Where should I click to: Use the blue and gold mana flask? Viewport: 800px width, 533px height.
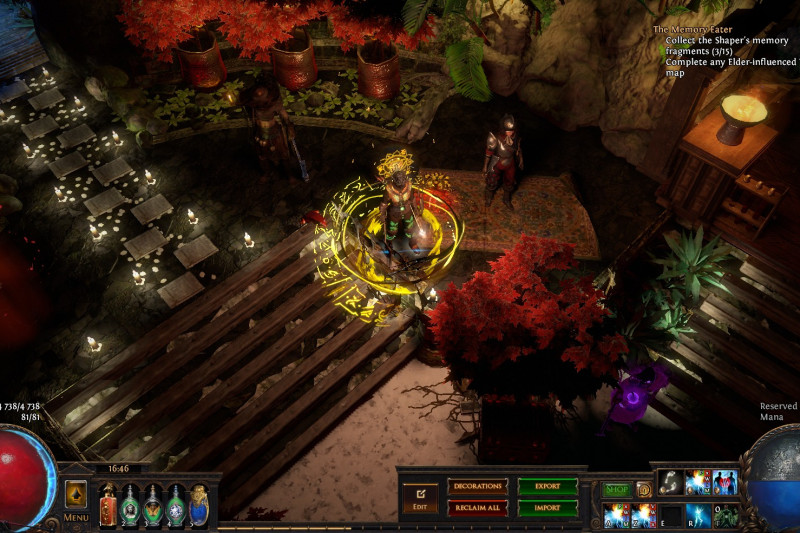point(198,506)
